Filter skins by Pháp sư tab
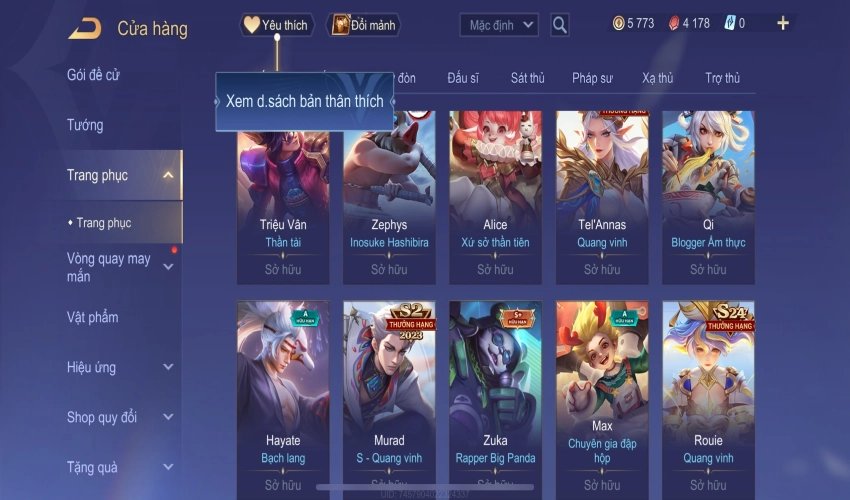 (x=592, y=78)
